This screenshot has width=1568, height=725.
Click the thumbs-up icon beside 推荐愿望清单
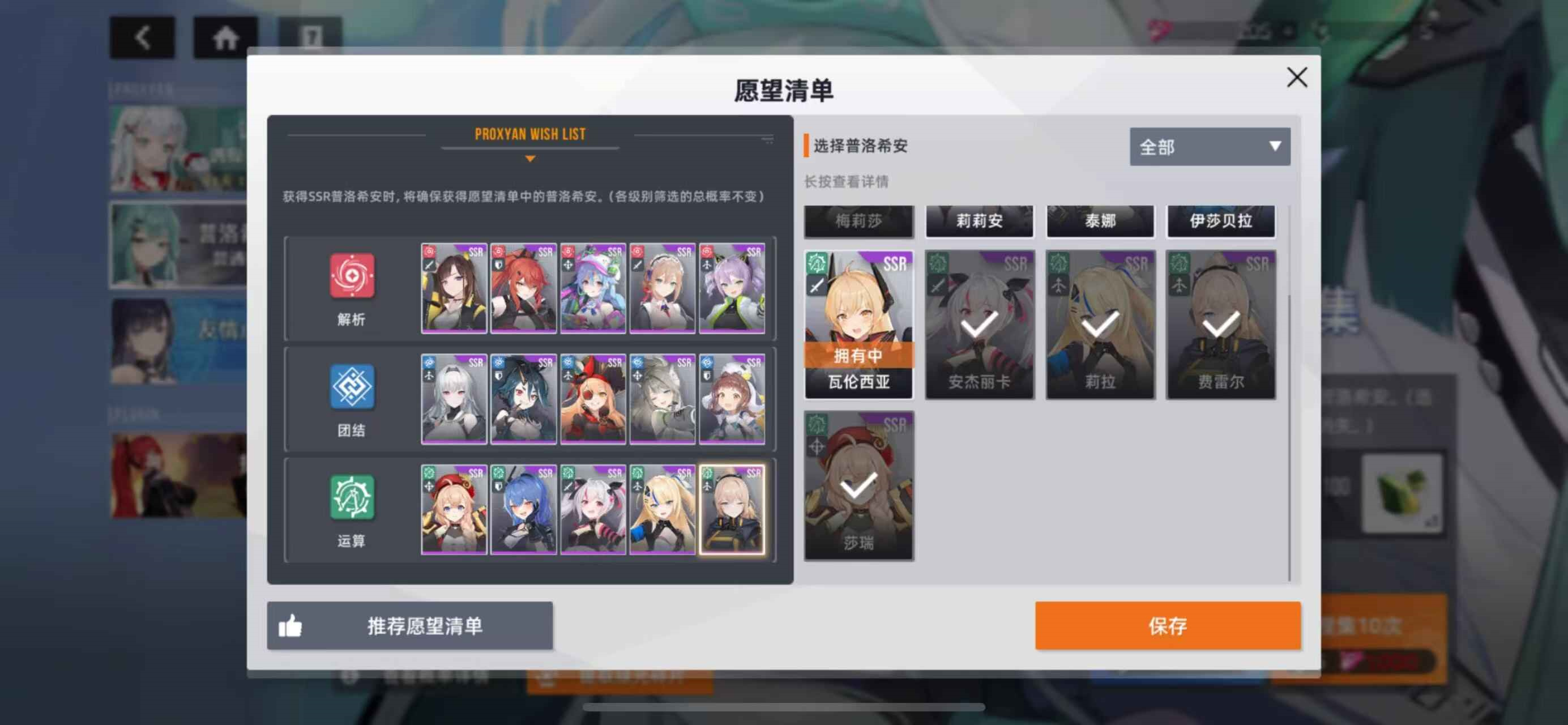[x=292, y=625]
